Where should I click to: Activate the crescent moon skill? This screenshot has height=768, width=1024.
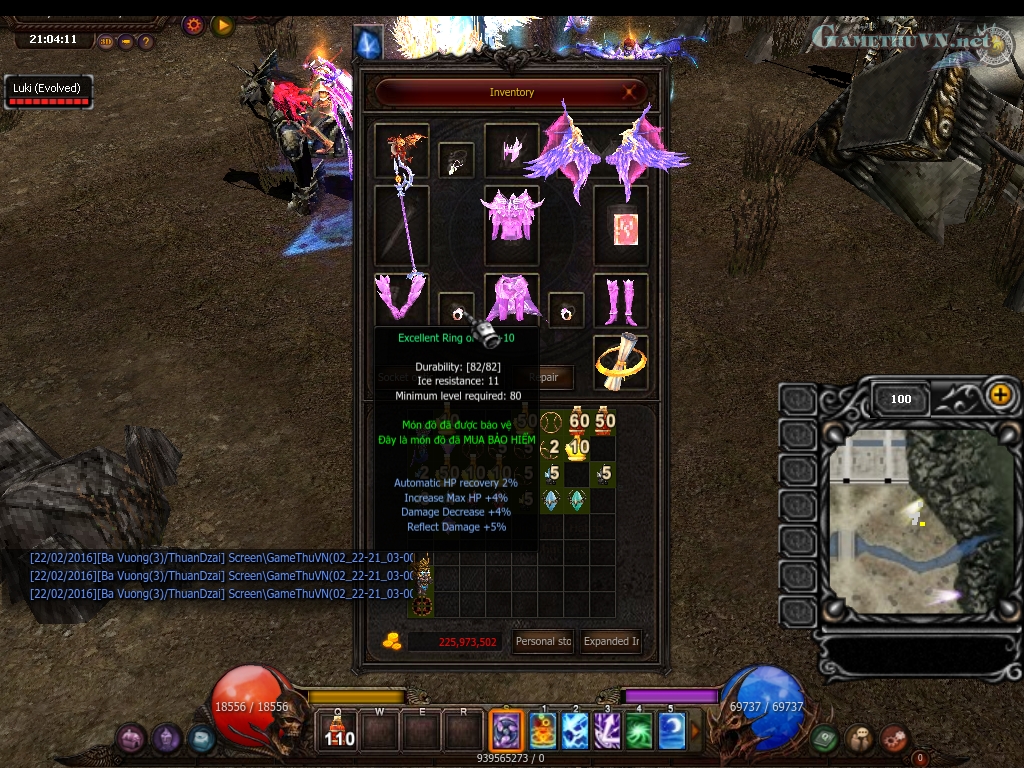tap(671, 730)
